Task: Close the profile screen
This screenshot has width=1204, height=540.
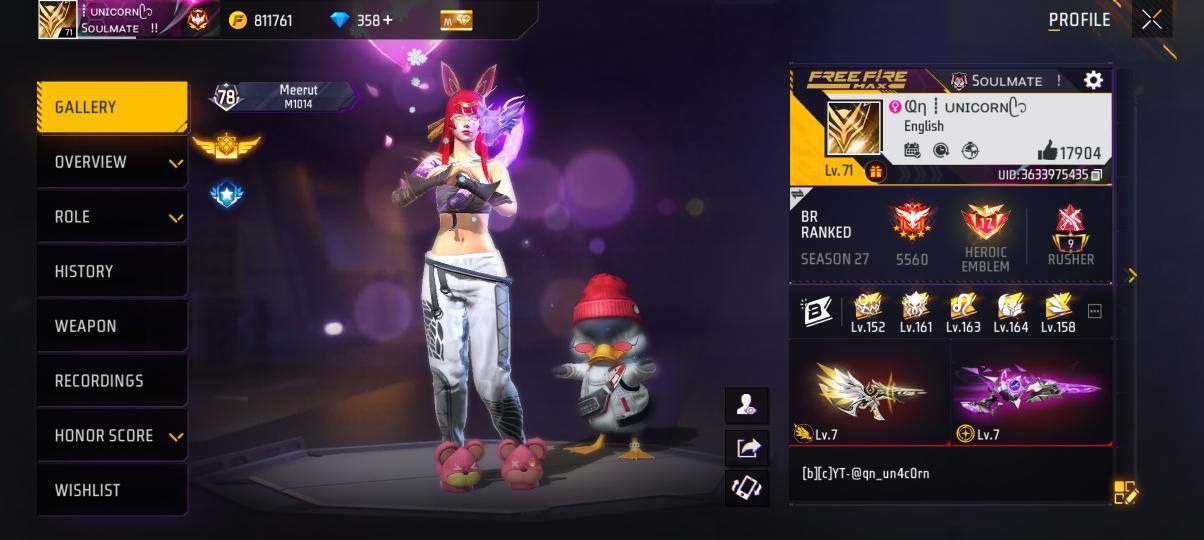Action: pyautogui.click(x=1152, y=20)
